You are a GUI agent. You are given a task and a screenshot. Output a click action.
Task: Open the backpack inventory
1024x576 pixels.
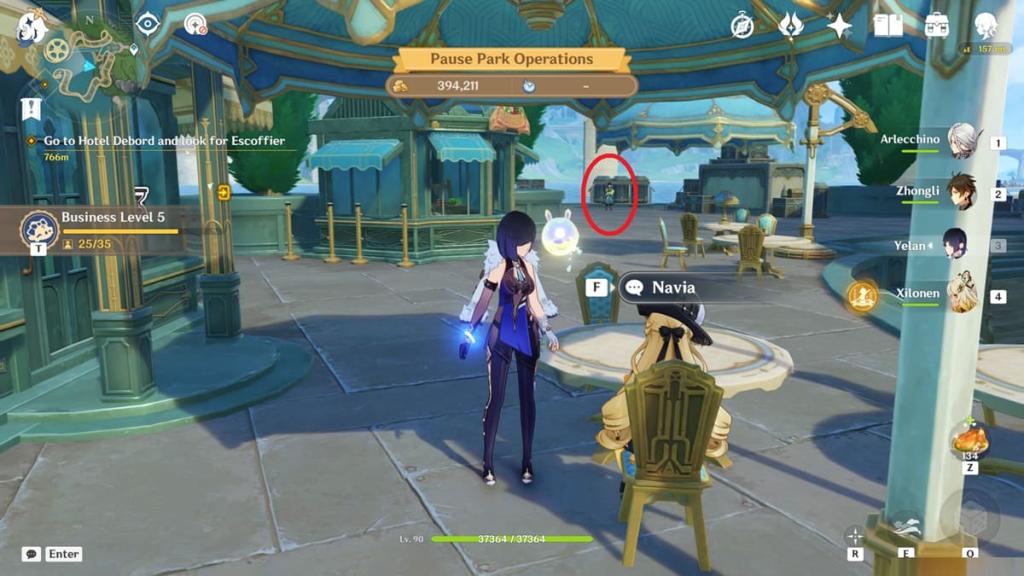(937, 26)
